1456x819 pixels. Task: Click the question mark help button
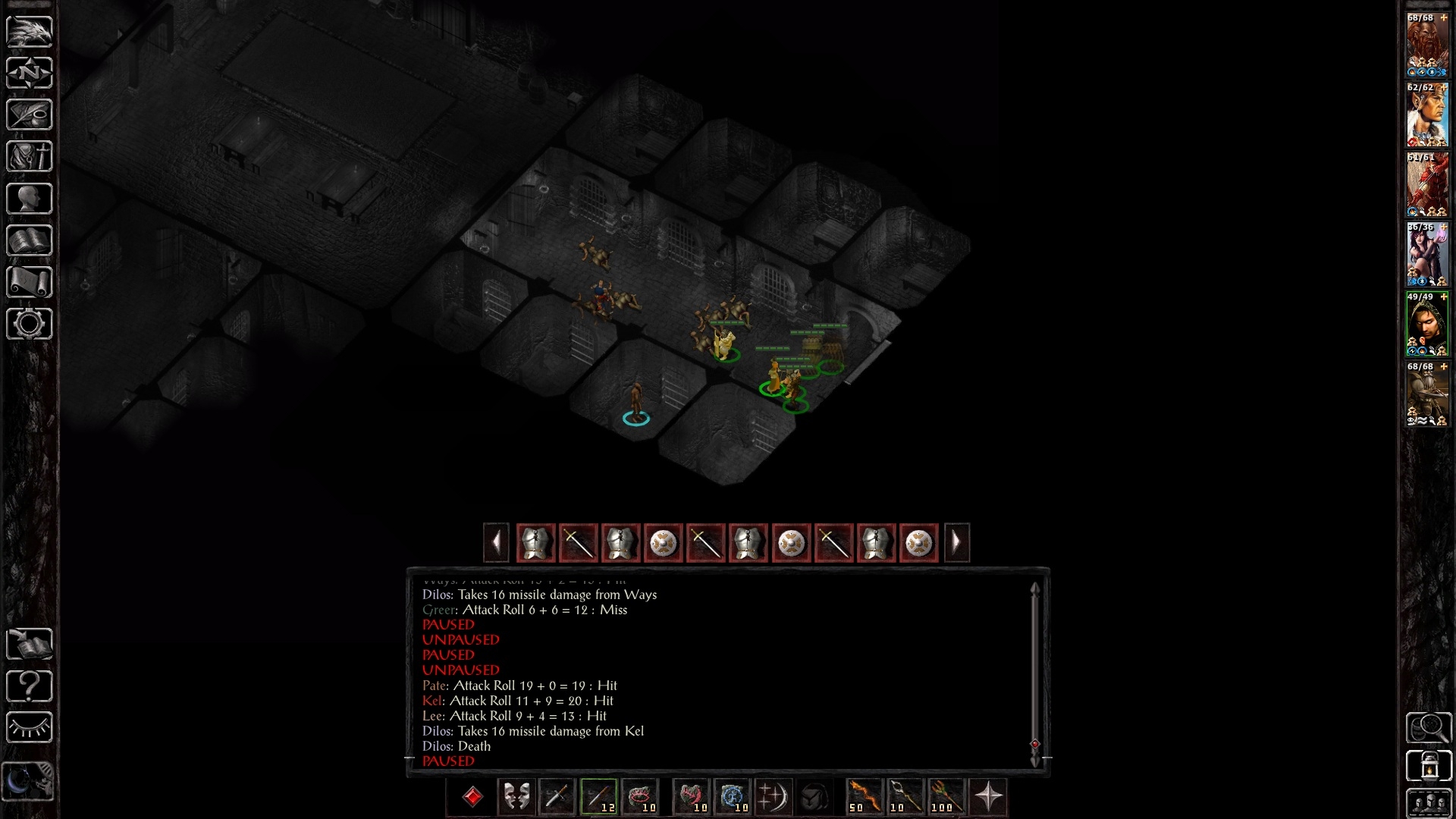point(30,686)
